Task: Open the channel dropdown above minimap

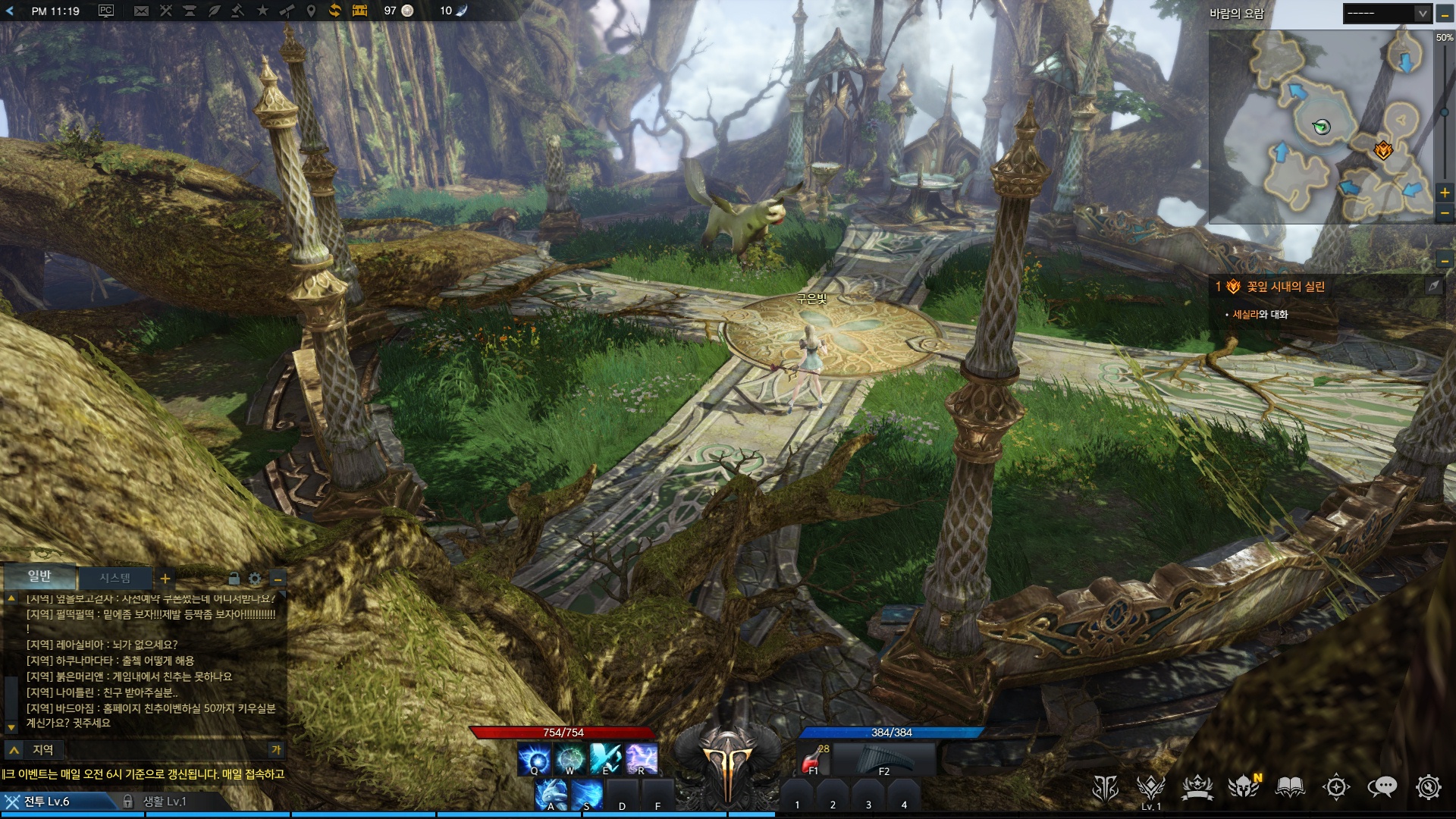Action: tap(1387, 13)
